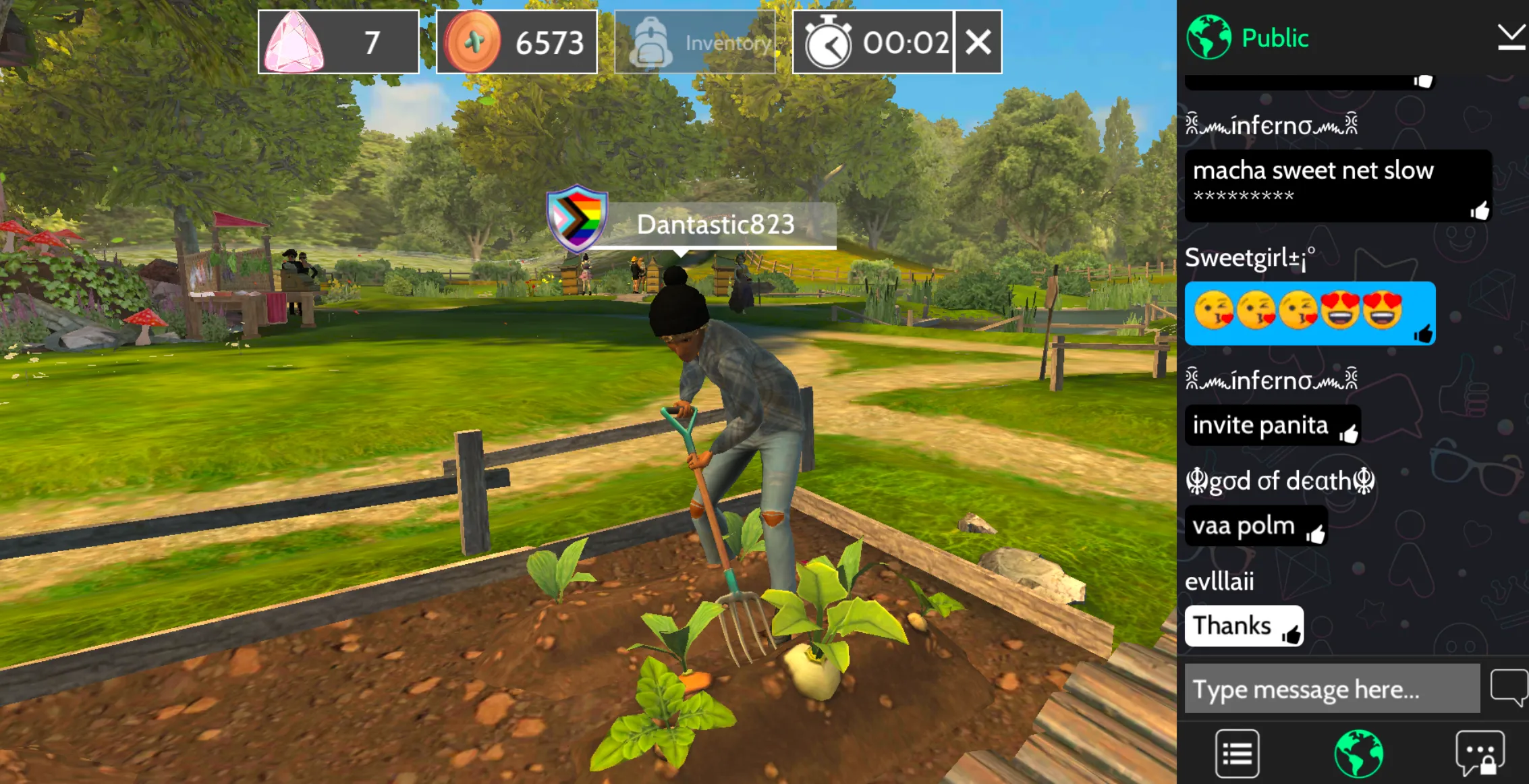Screen dimensions: 1529x784
Task: Open the Inventory backpack
Action: (695, 43)
